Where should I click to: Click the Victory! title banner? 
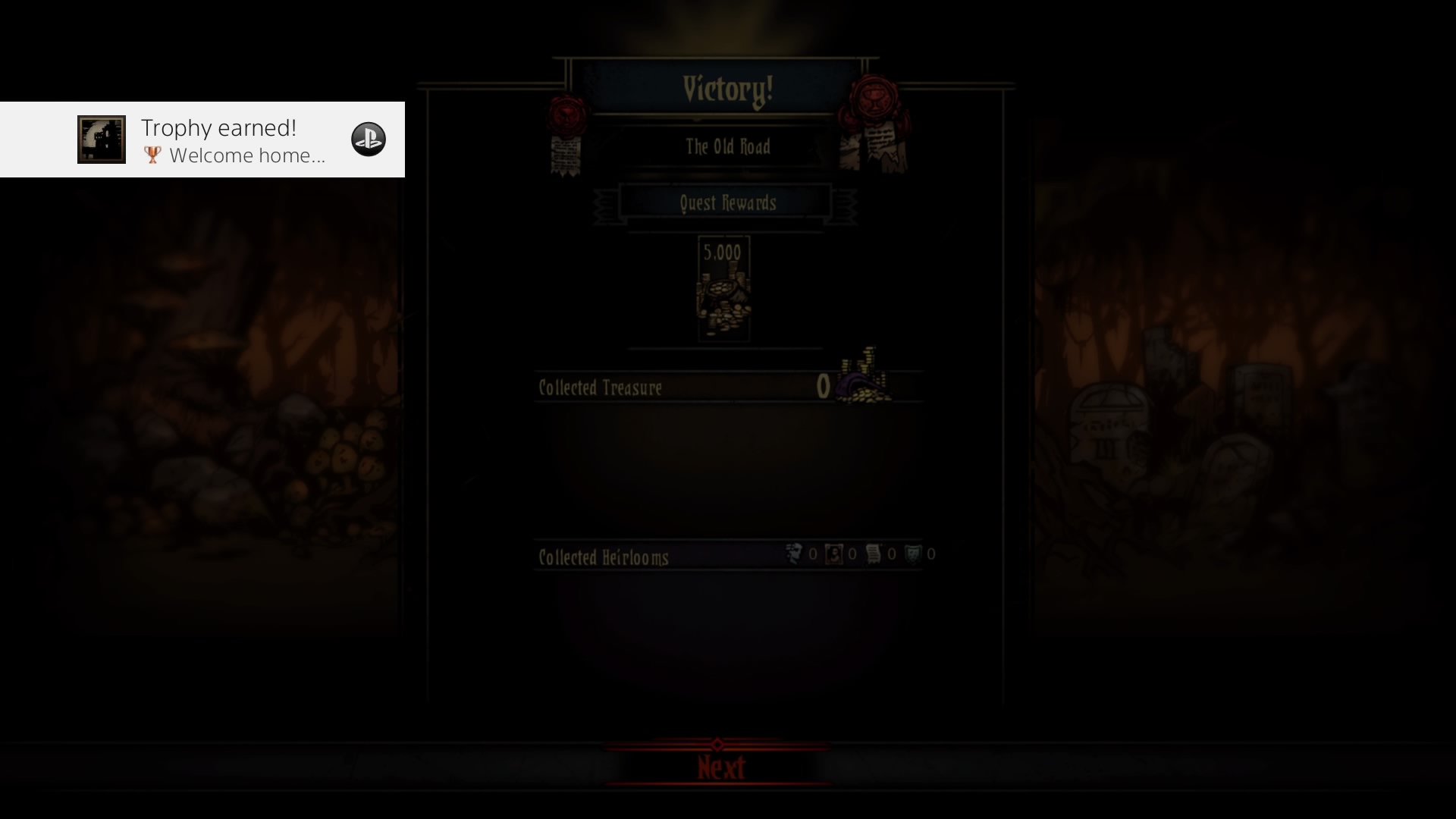(x=727, y=88)
